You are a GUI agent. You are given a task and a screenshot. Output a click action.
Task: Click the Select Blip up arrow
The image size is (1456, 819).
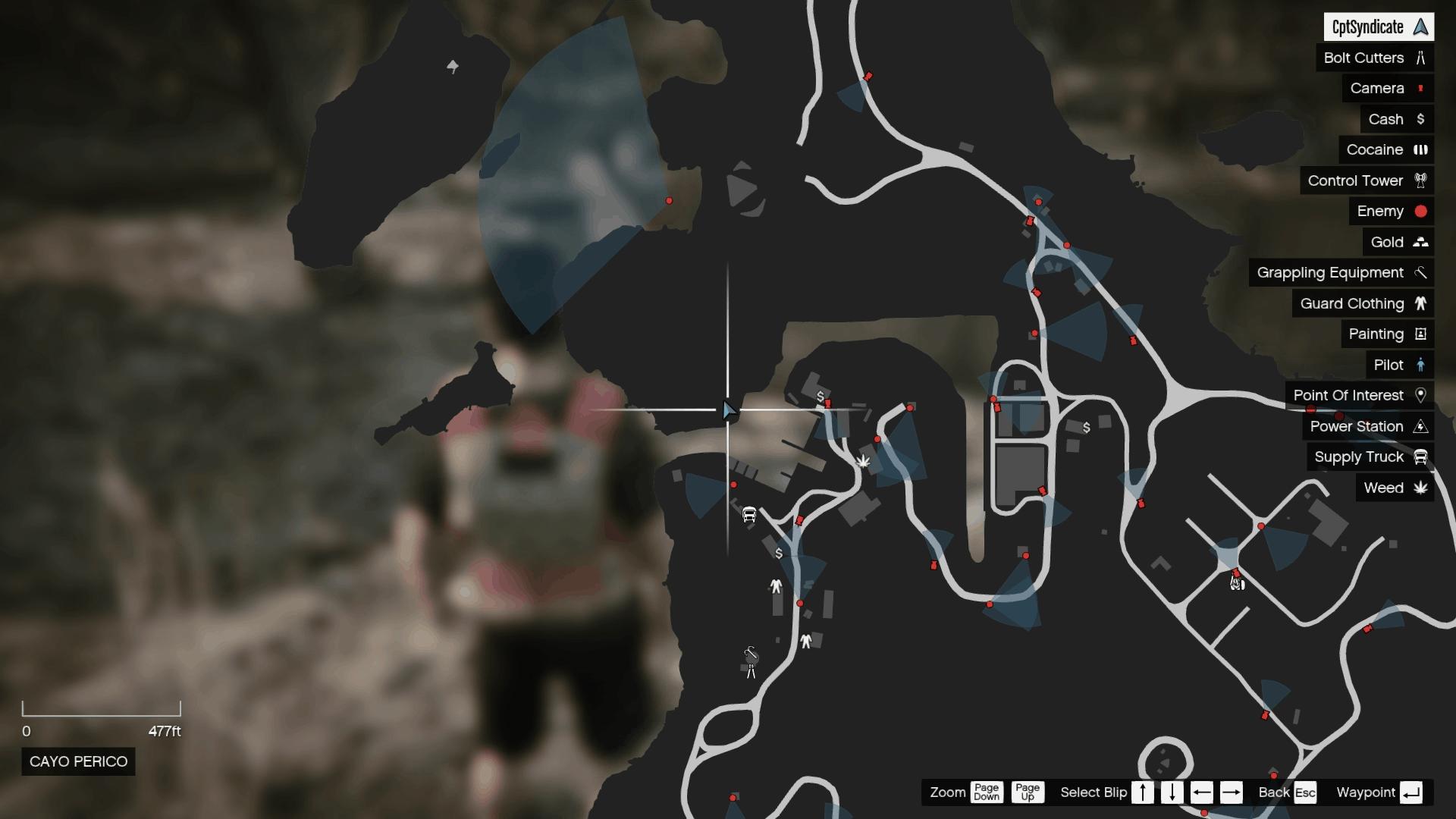tap(1143, 792)
